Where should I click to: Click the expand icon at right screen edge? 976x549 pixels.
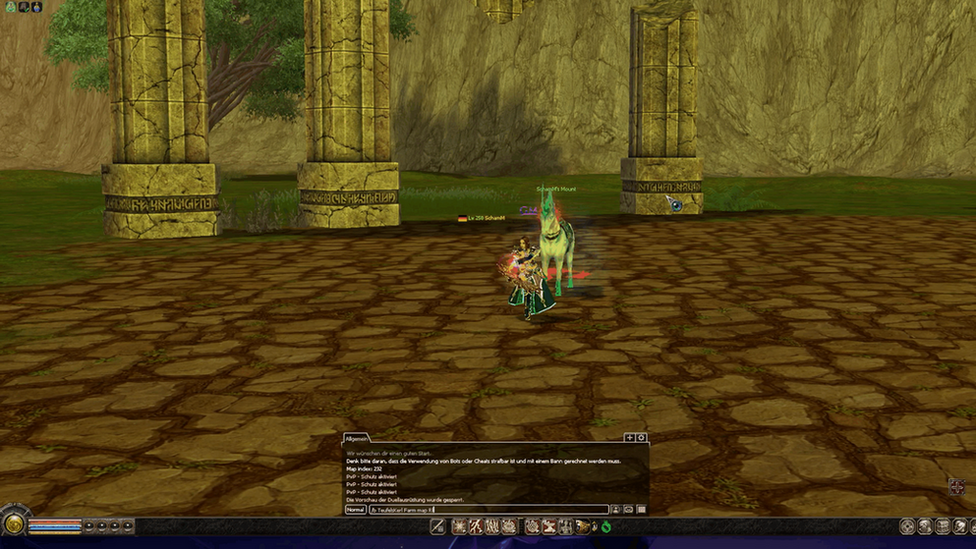pos(957,487)
